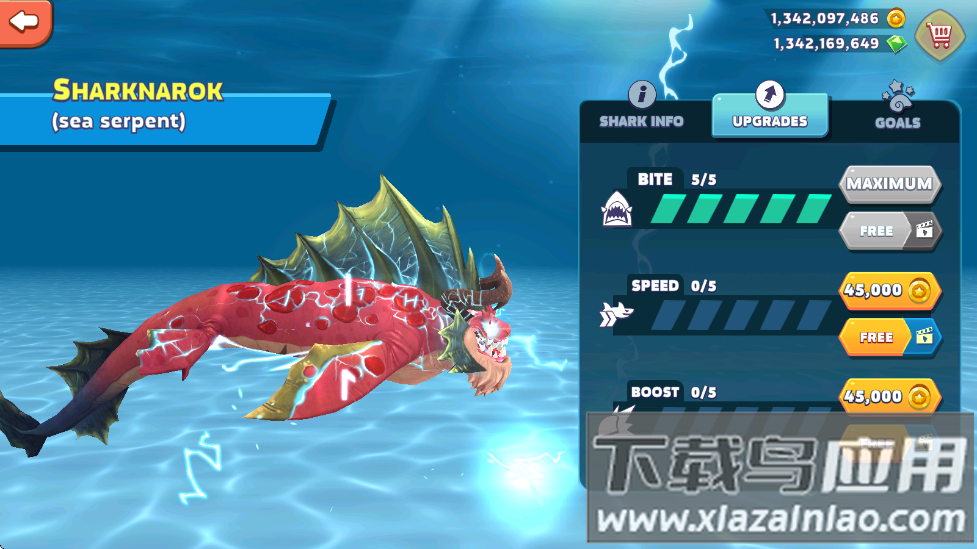Screen dimensions: 977x549
Task: Purchase Boost upgrade for 45,000 coins
Action: coord(889,396)
